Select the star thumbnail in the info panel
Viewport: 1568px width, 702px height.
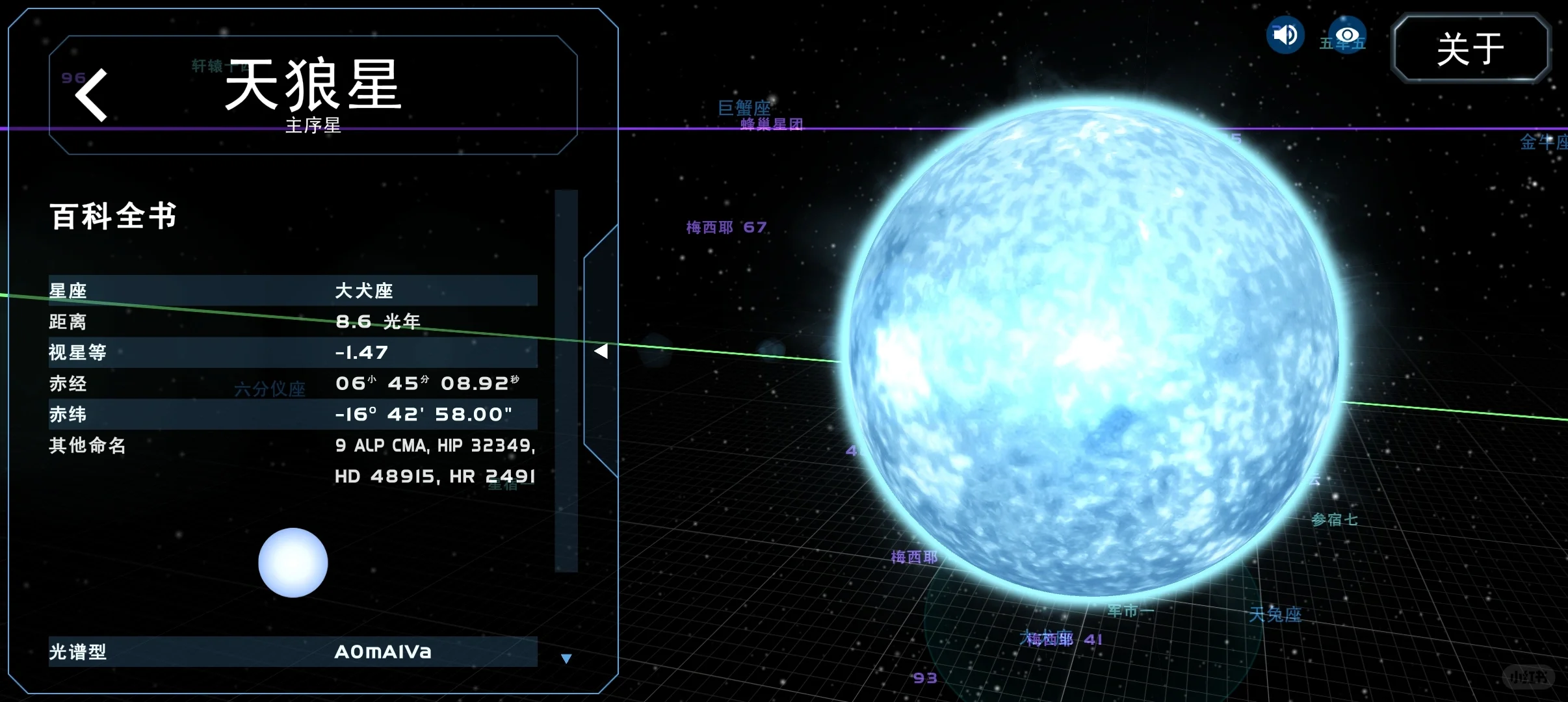pos(293,563)
